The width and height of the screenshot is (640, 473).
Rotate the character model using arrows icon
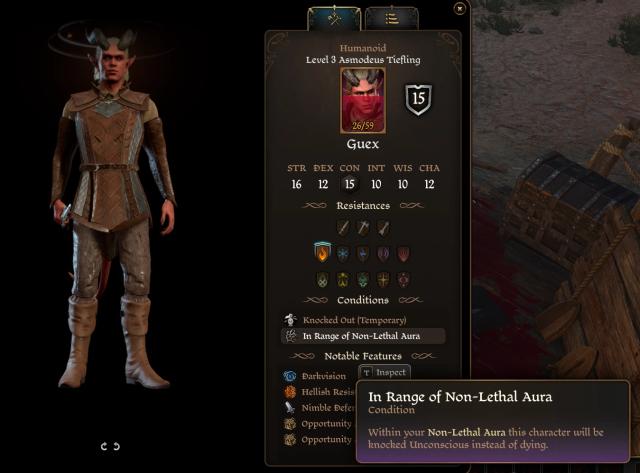point(111,446)
